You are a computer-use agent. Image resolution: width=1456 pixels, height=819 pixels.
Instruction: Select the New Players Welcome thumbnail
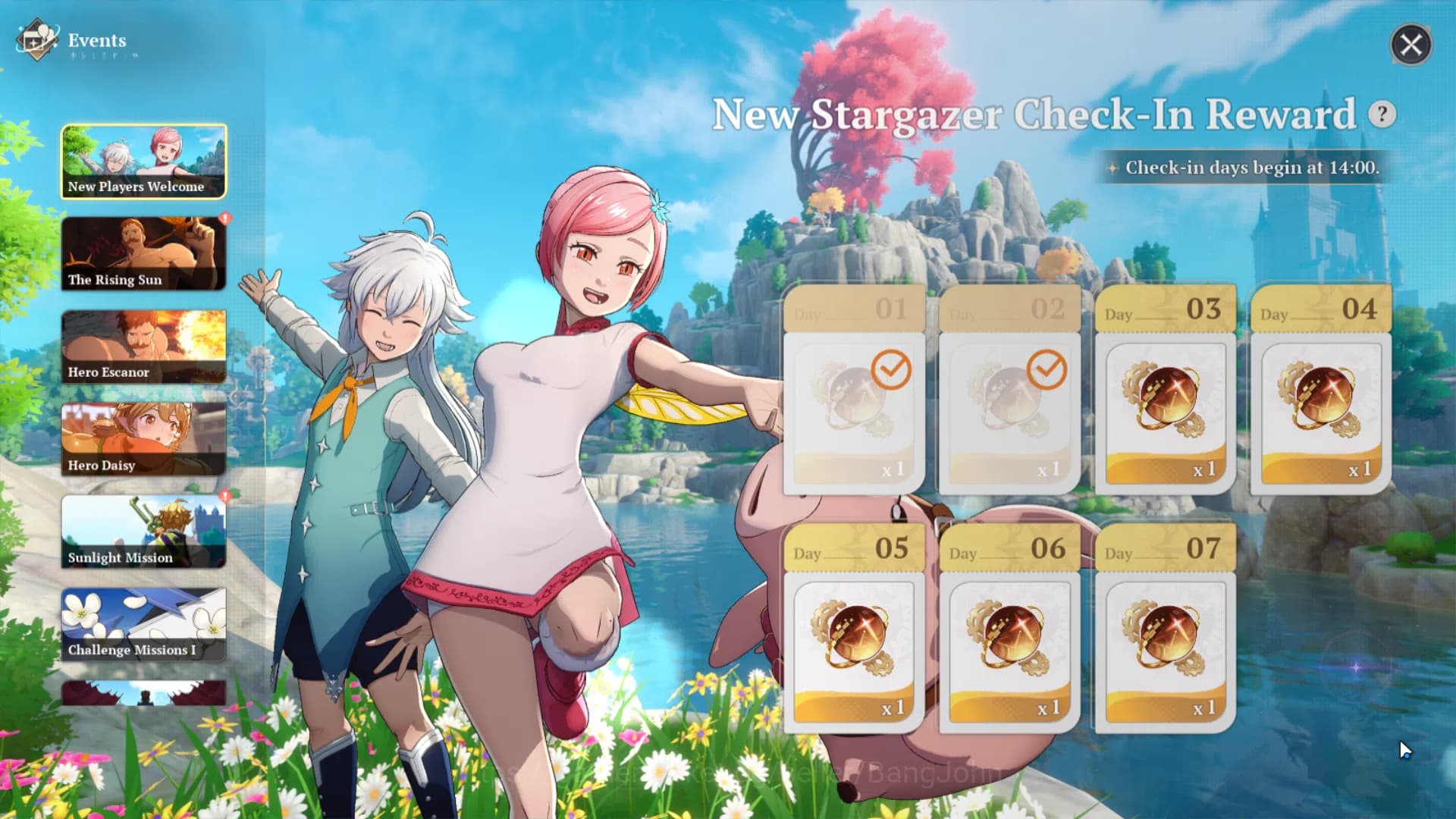[143, 159]
